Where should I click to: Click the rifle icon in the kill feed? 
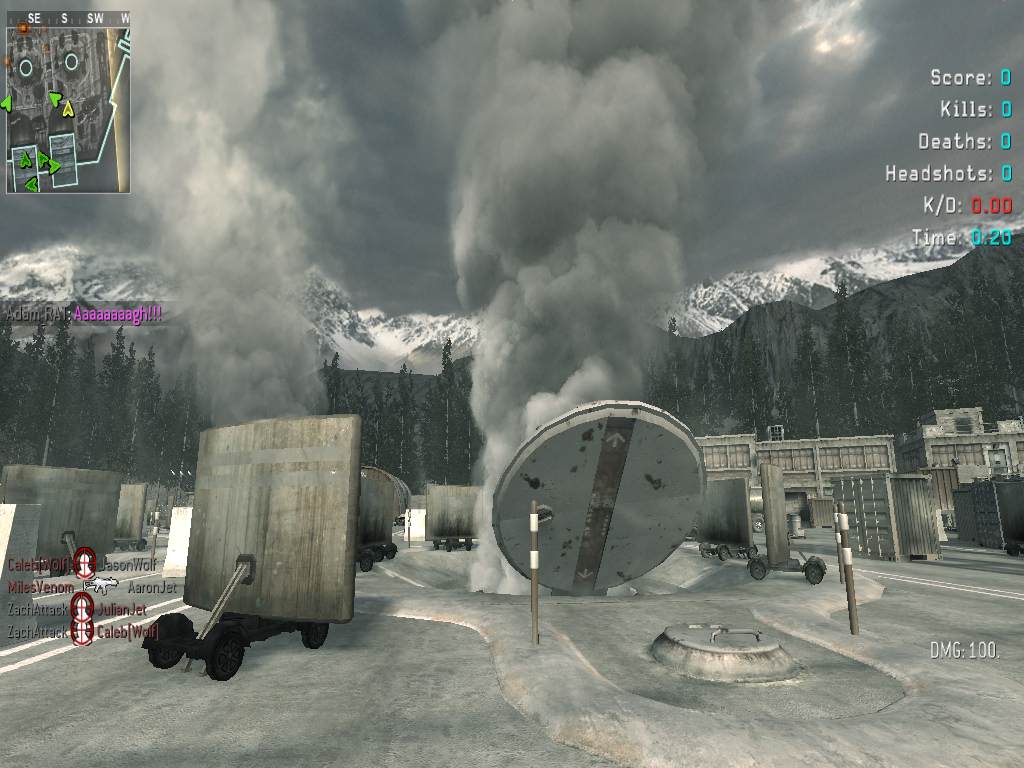click(100, 586)
